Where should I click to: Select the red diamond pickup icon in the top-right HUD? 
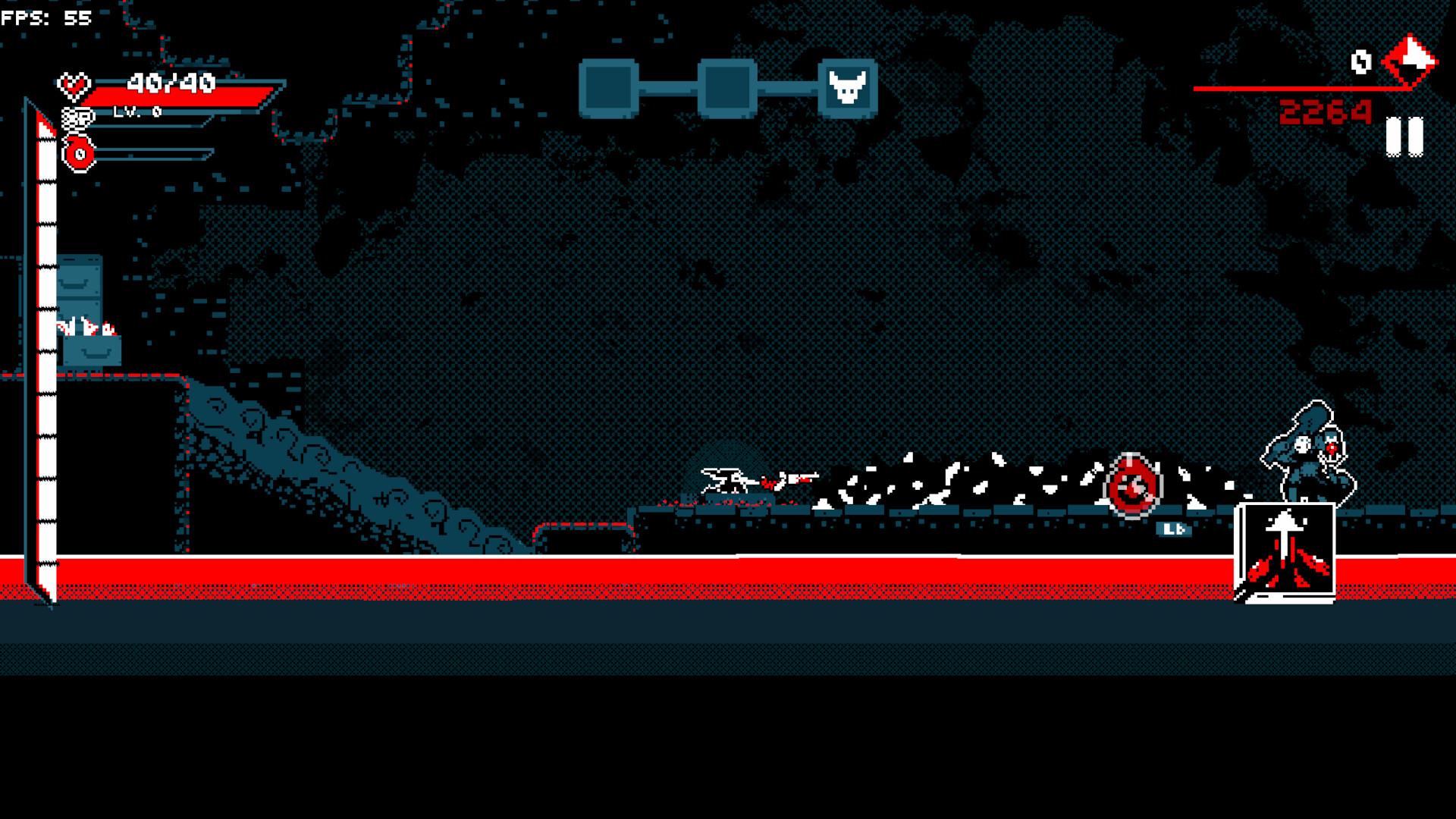click(1409, 61)
